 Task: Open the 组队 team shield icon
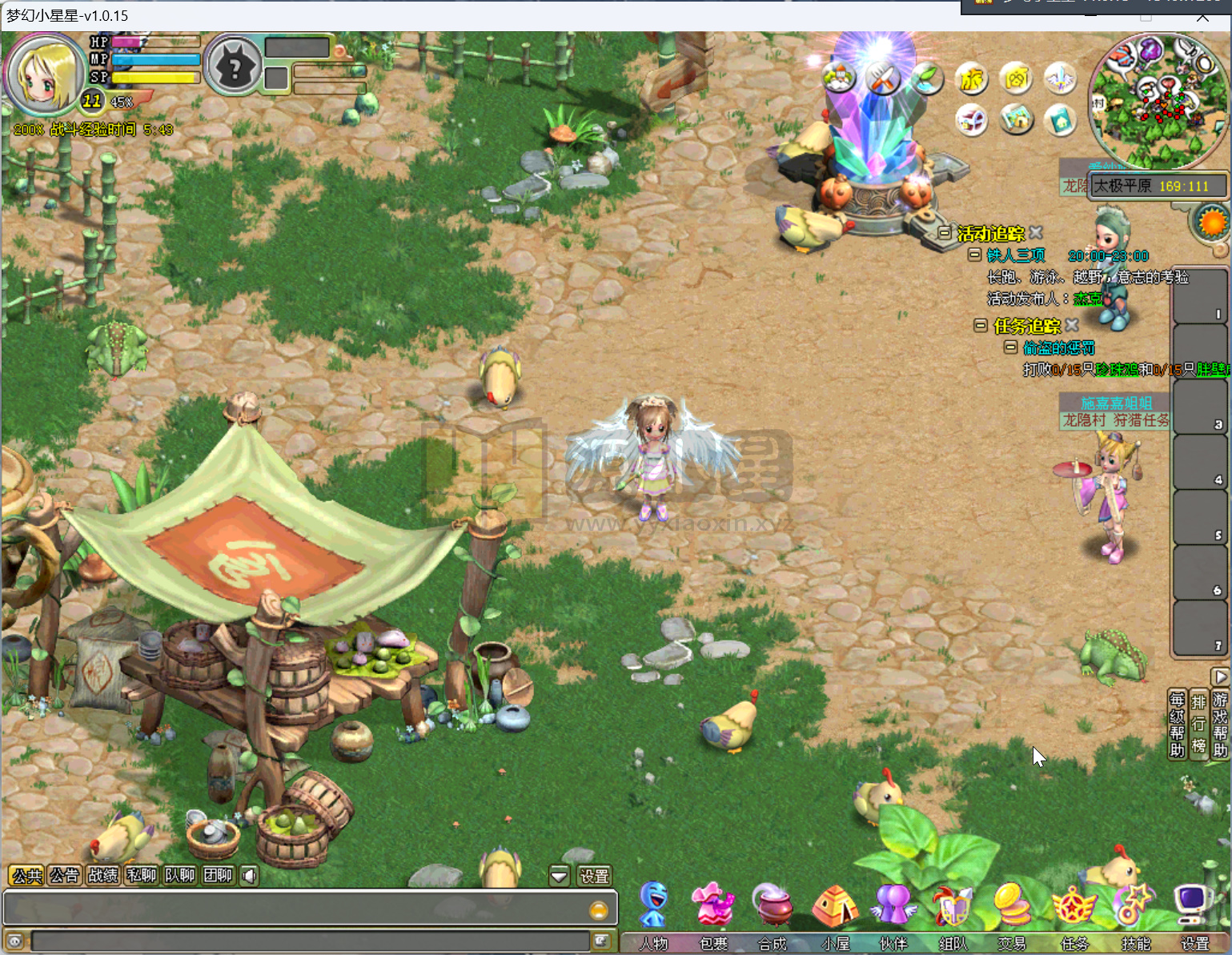[953, 903]
